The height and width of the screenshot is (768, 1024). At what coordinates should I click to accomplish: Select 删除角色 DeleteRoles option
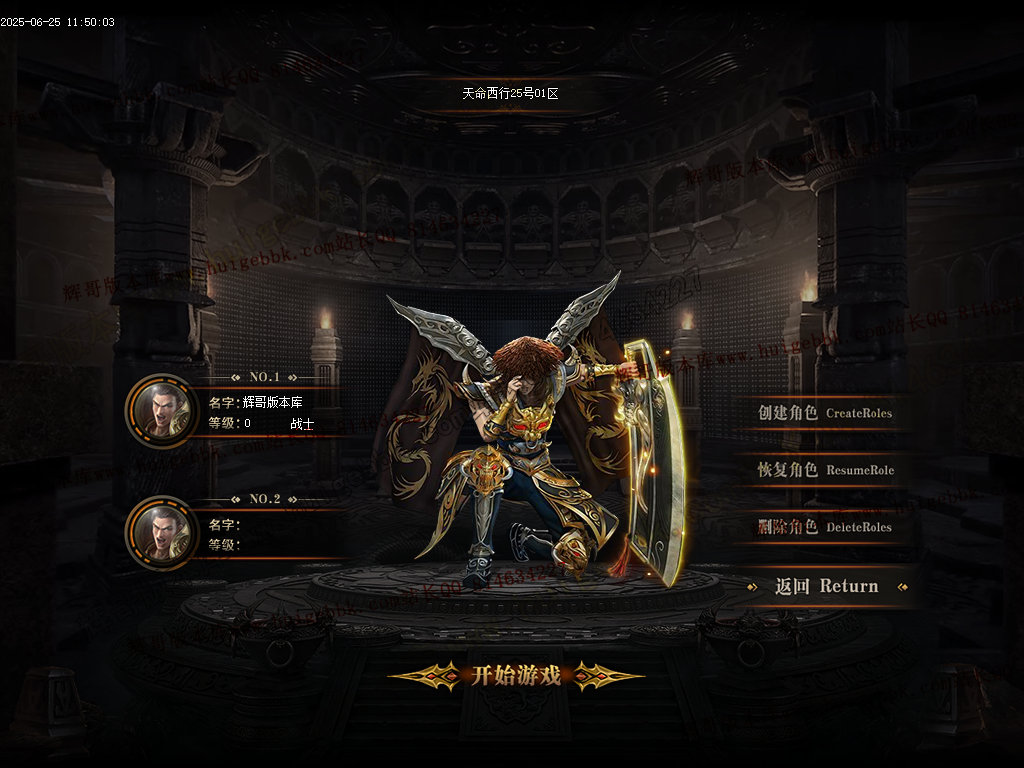point(825,527)
